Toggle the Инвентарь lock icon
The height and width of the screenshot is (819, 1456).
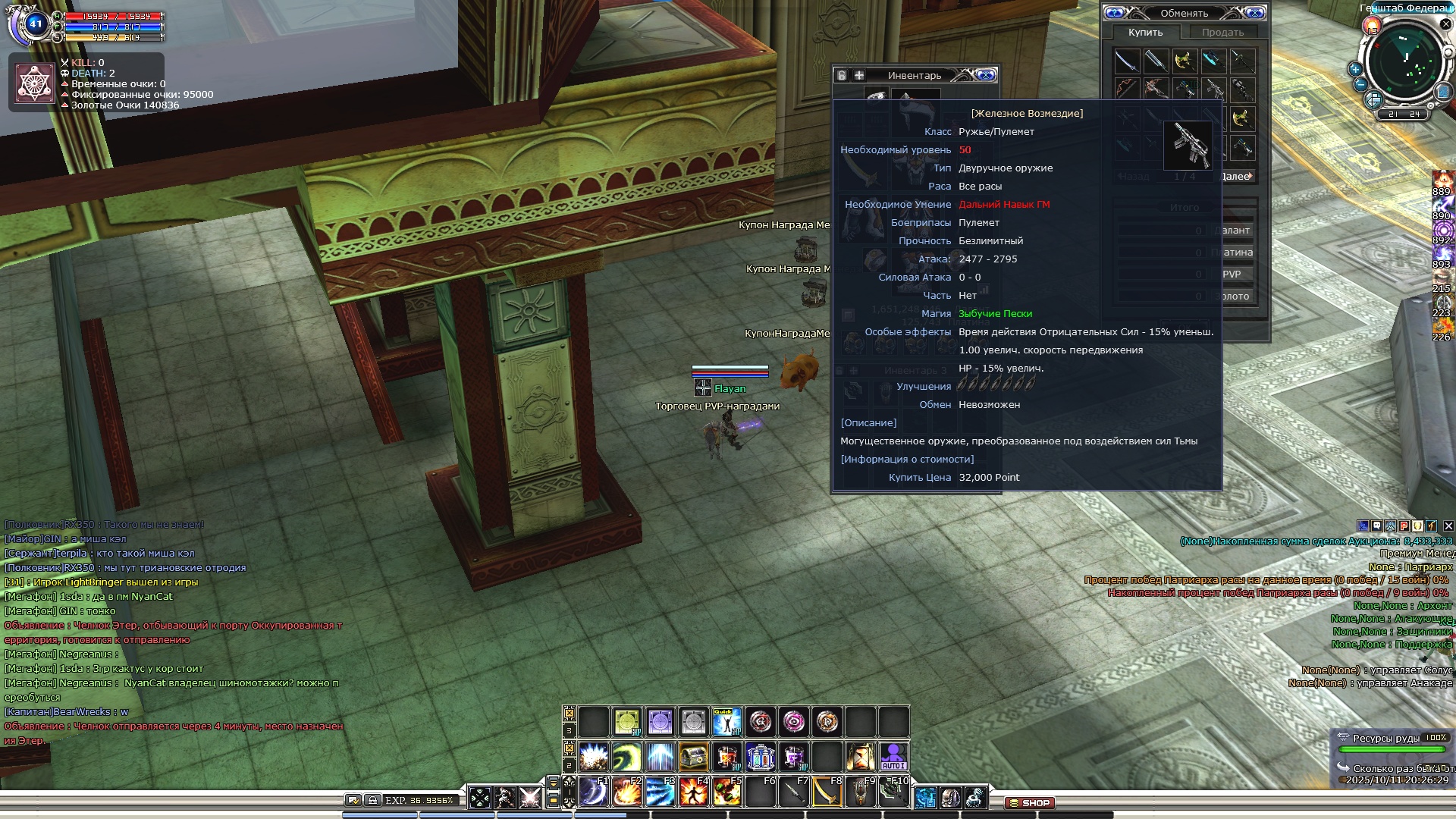pos(842,75)
